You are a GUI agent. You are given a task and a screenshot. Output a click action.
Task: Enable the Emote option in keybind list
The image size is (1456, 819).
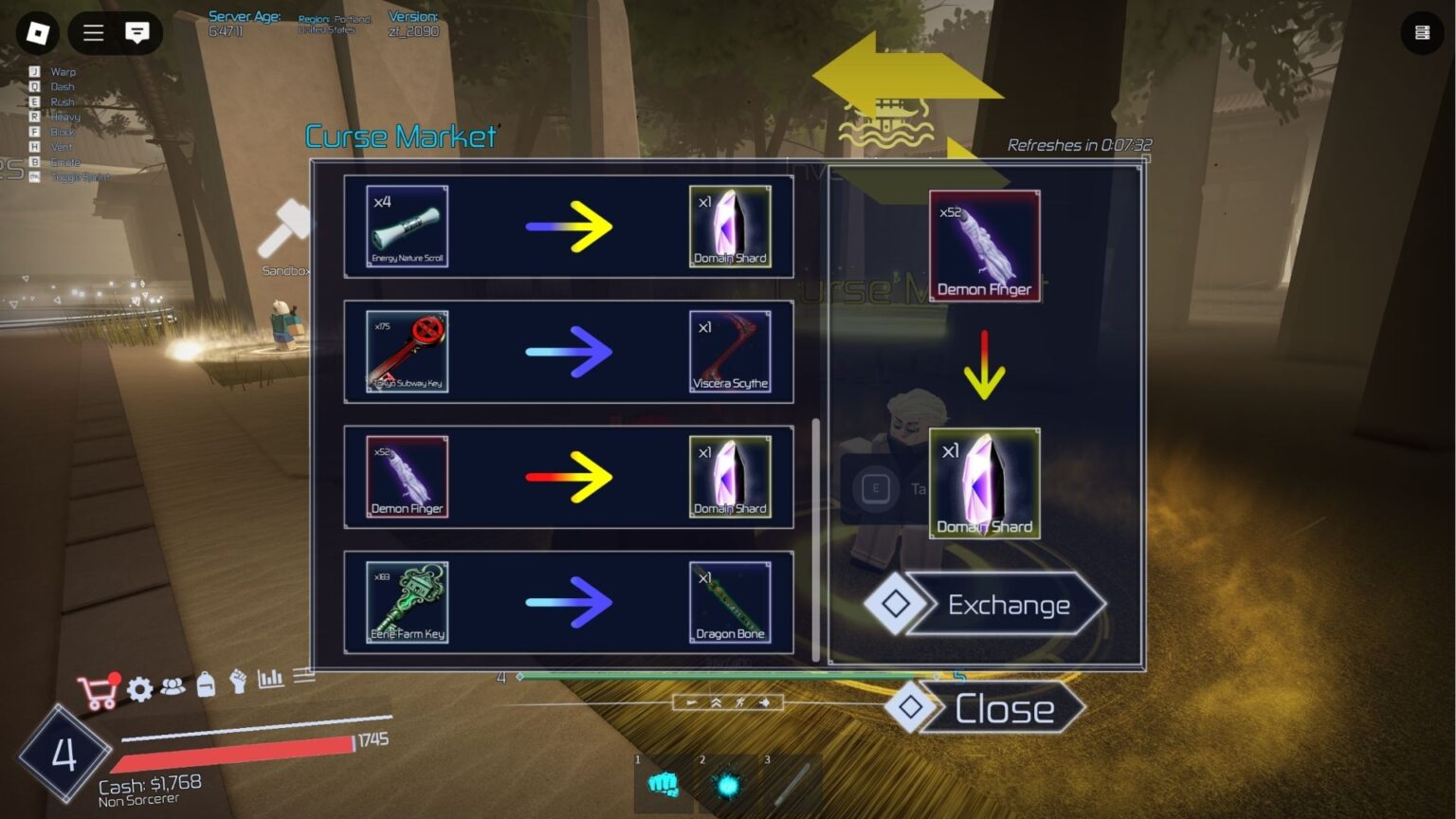pos(66,161)
